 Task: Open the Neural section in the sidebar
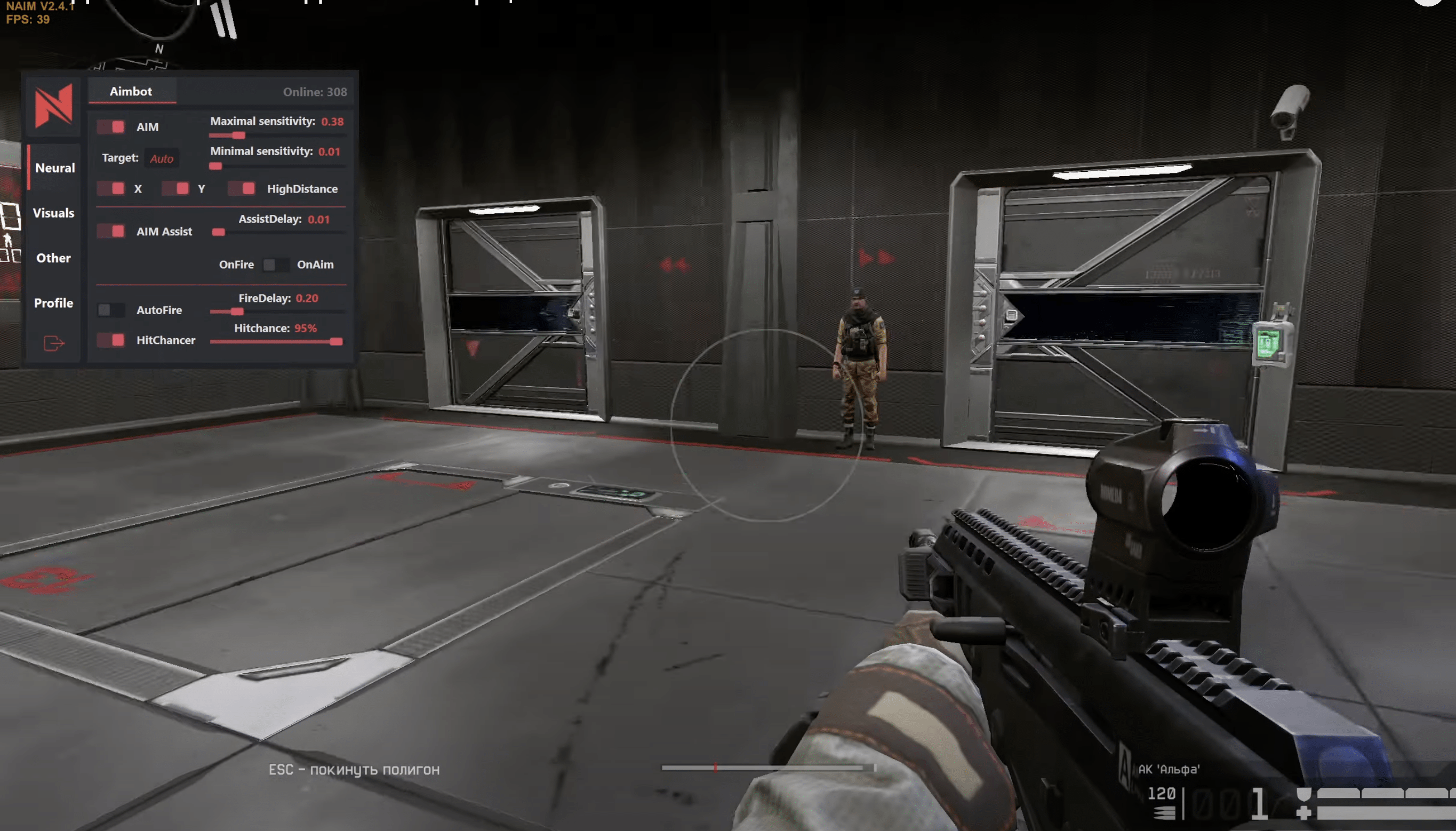click(x=55, y=168)
